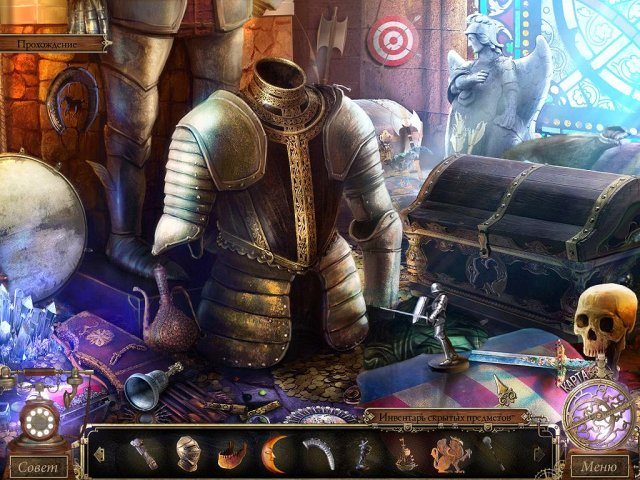Select the knight helmet inventory item
This screenshot has width=640, height=480.
190,452
